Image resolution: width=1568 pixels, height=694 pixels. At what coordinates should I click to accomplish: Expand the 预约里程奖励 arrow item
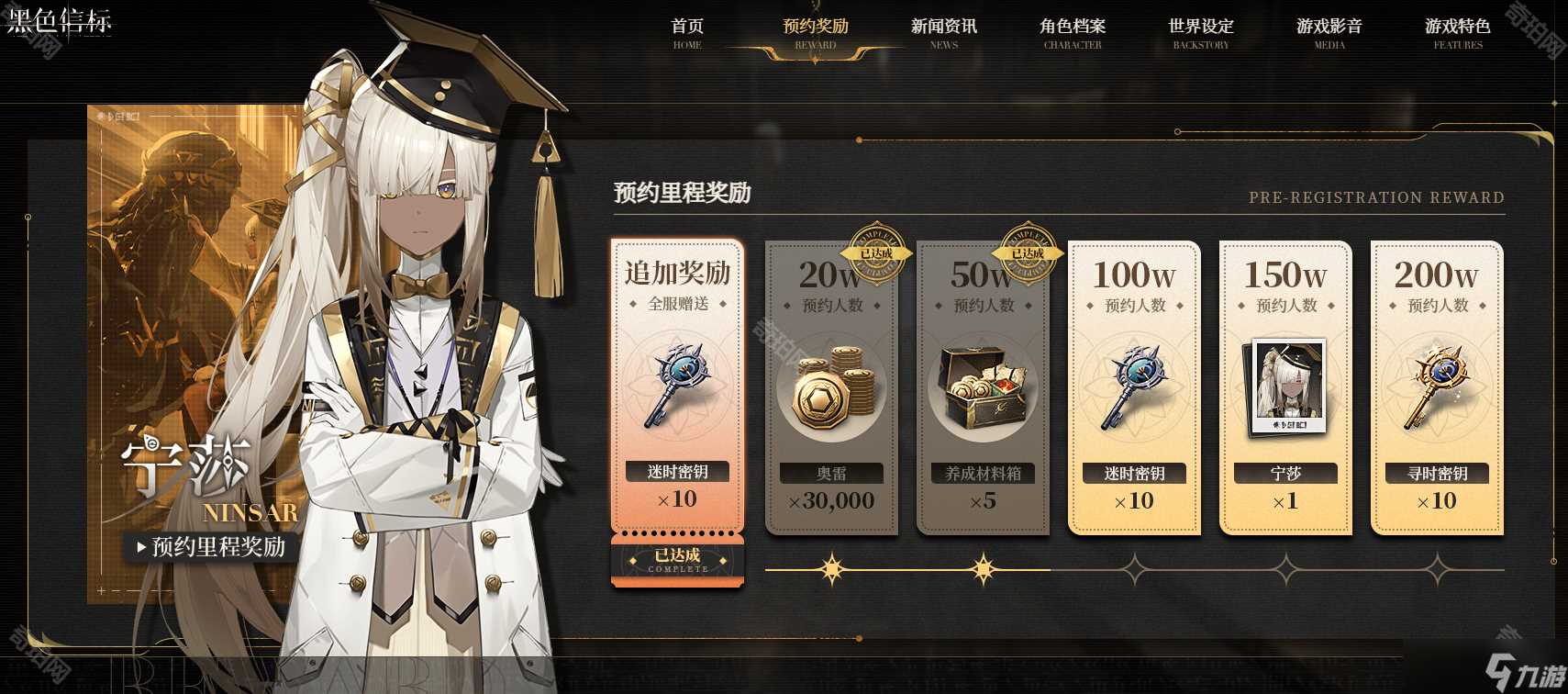point(142,547)
